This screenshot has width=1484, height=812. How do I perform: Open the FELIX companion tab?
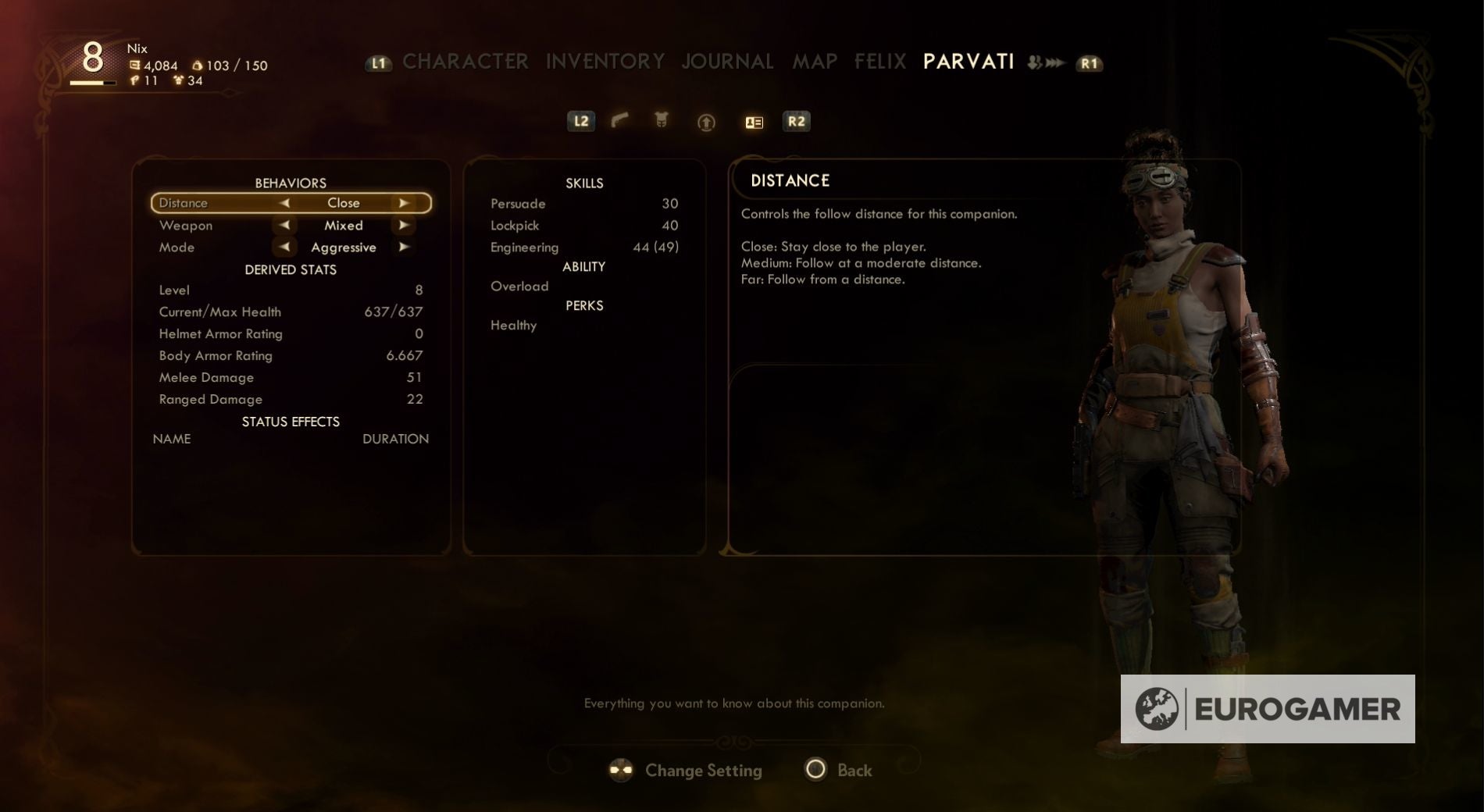(x=879, y=62)
